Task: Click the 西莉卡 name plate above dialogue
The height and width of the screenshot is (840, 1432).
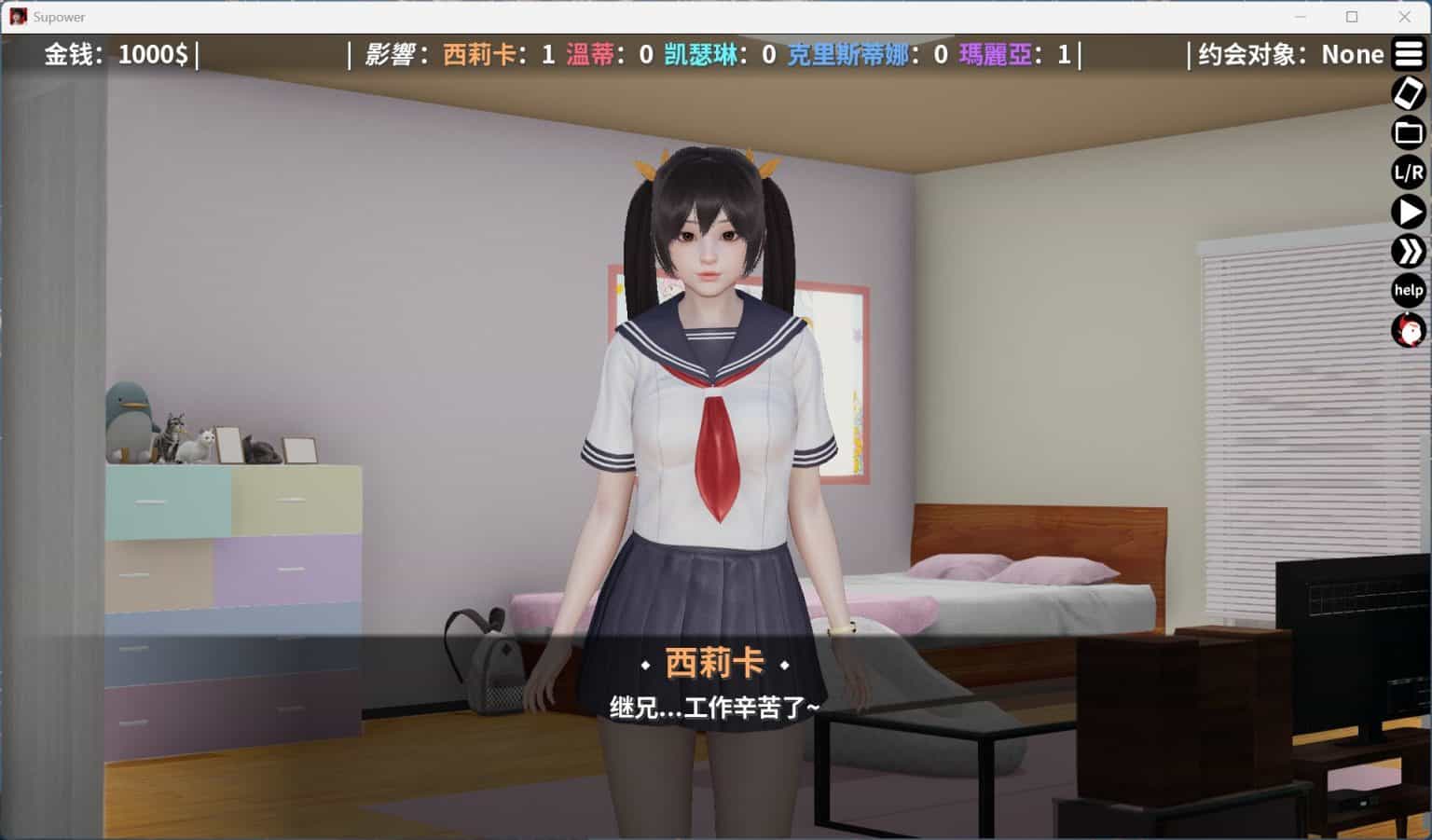Action: click(715, 663)
